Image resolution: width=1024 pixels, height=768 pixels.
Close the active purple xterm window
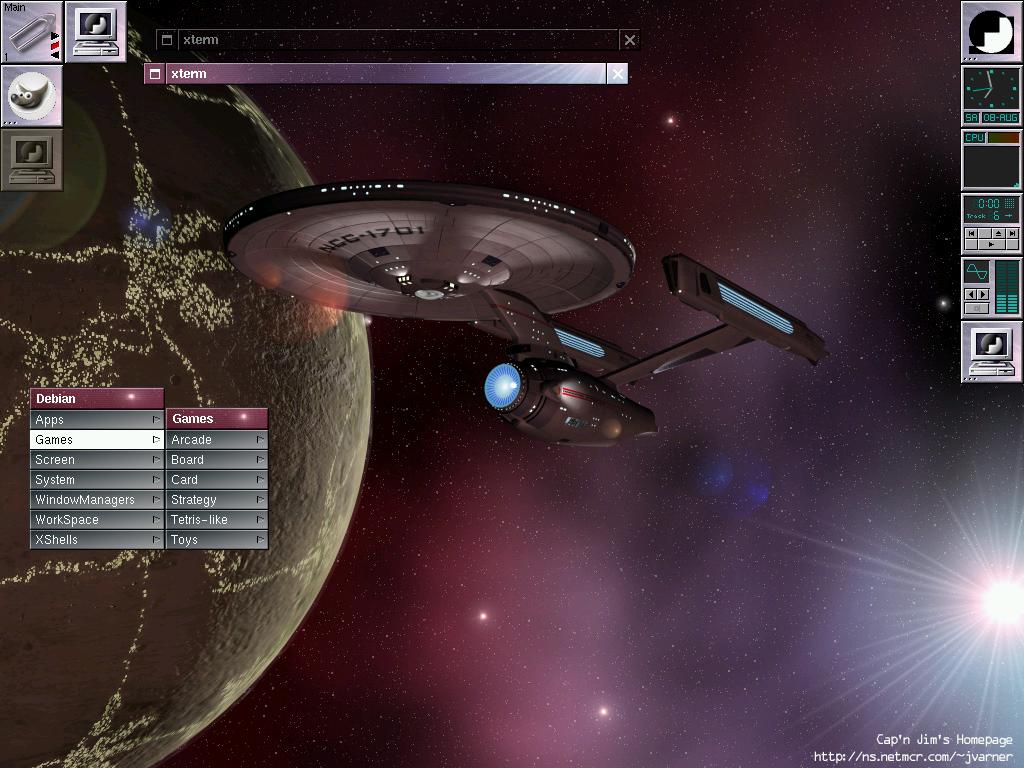click(618, 74)
